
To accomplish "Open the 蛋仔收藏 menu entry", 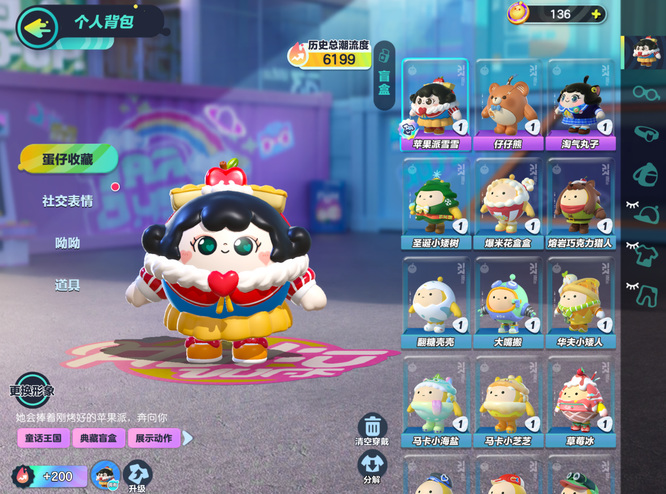I will point(67,158).
